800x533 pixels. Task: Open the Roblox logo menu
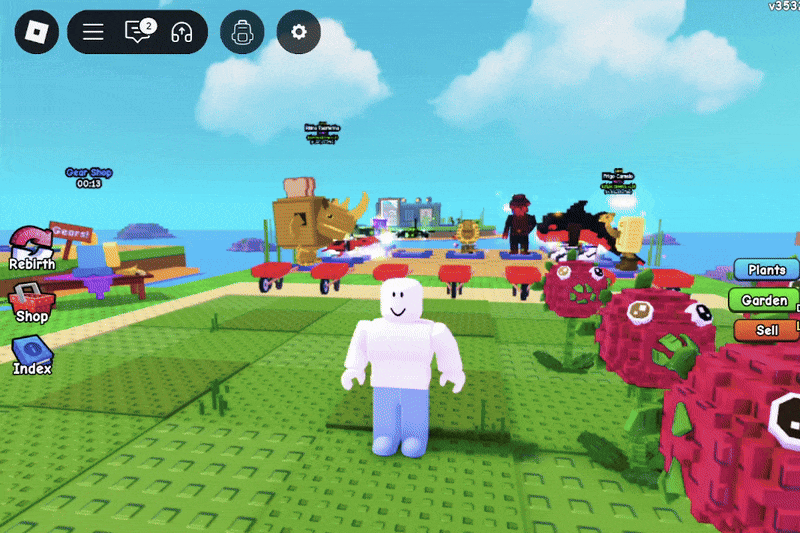36,32
